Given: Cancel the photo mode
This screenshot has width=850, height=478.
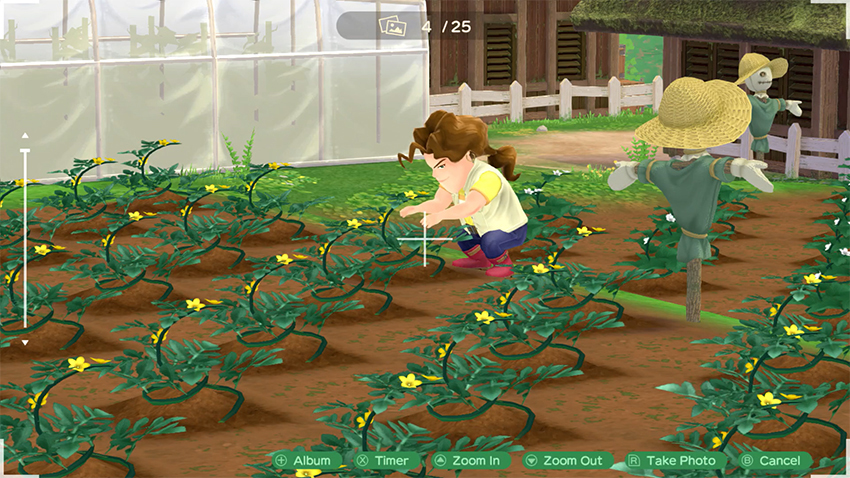Looking at the screenshot, I should (x=771, y=461).
